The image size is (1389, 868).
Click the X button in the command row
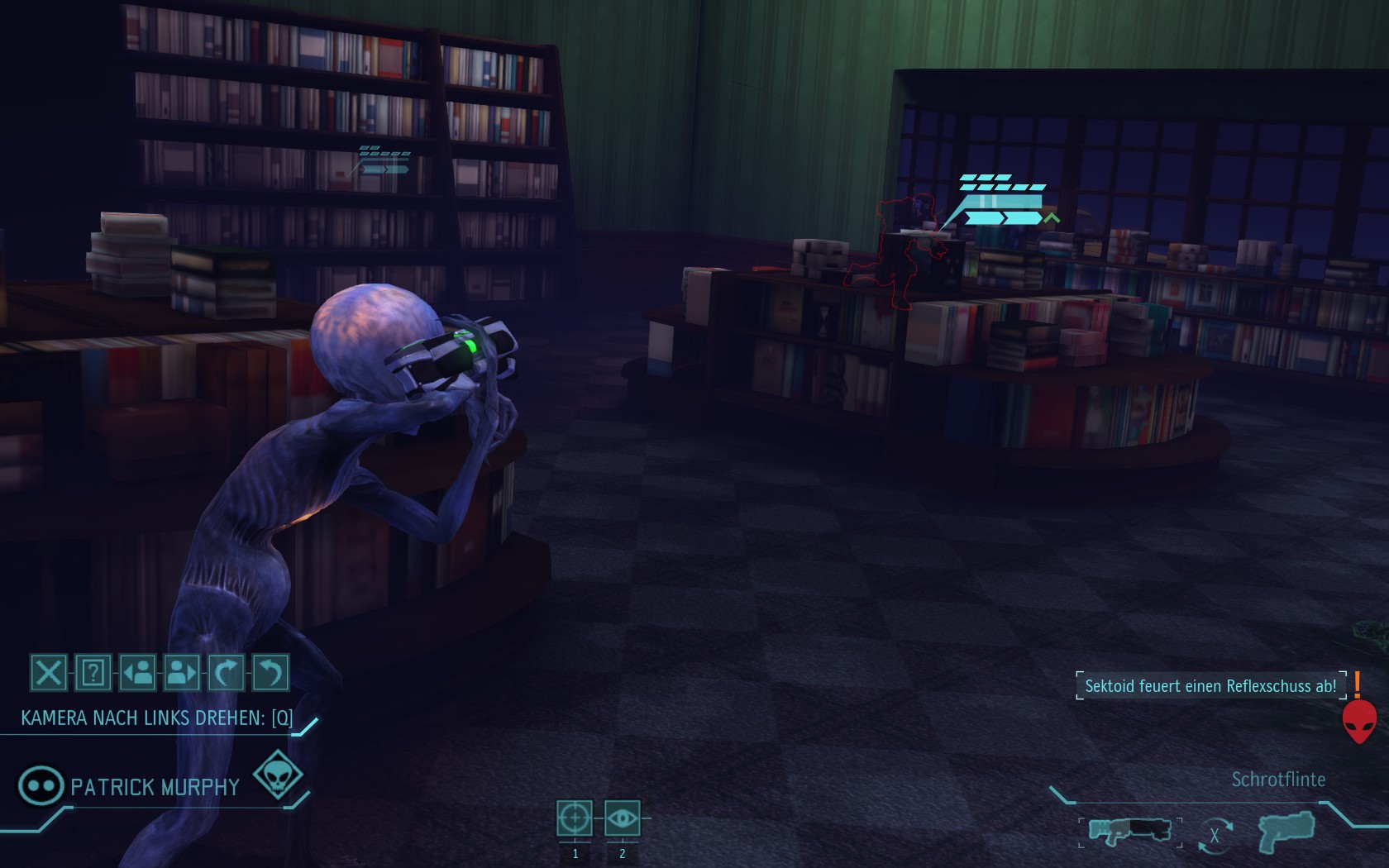coord(48,673)
